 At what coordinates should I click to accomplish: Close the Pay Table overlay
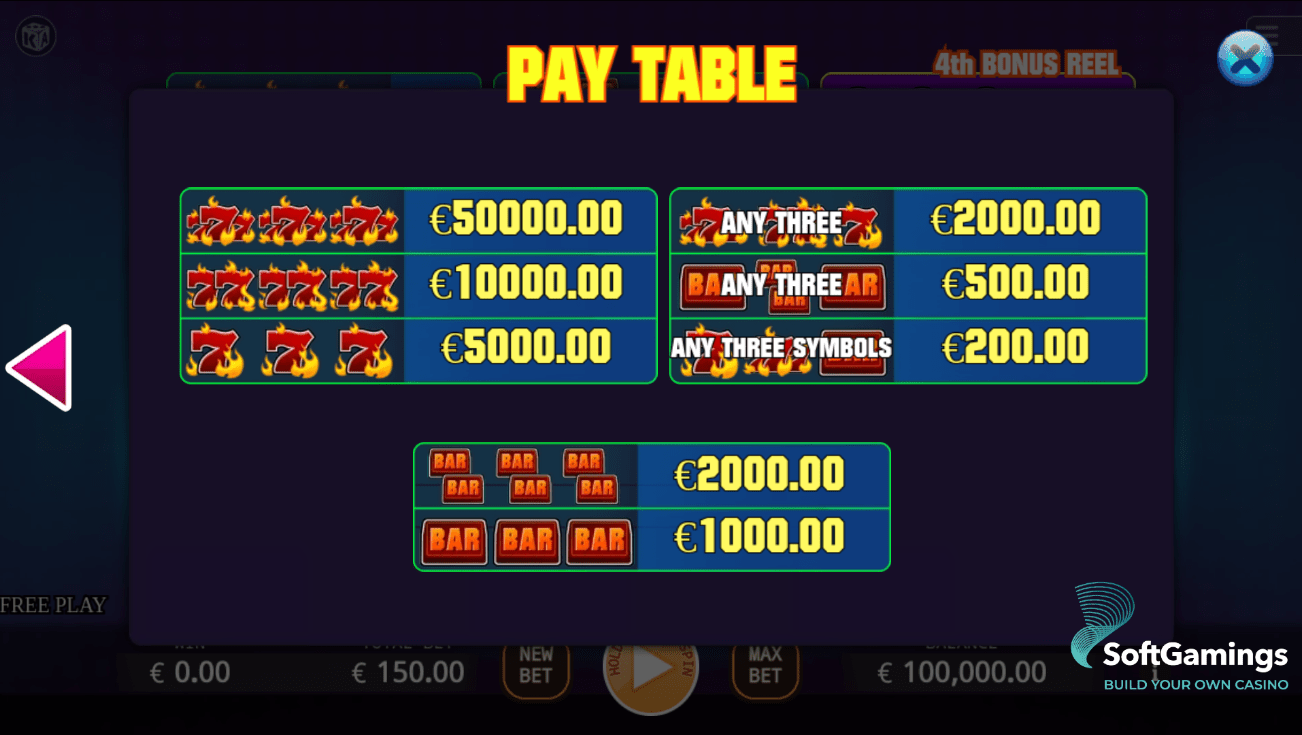[x=1244, y=58]
